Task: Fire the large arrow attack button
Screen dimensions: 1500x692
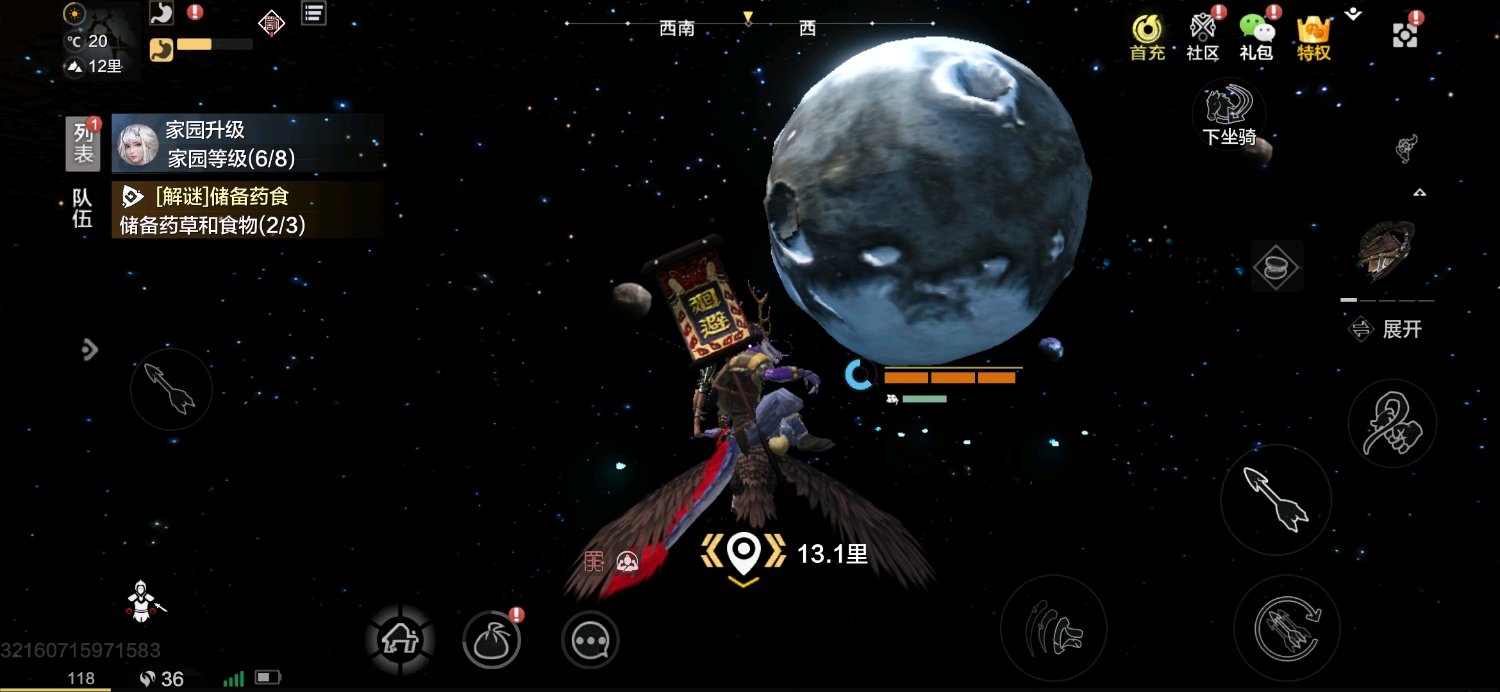Action: coord(1275,499)
